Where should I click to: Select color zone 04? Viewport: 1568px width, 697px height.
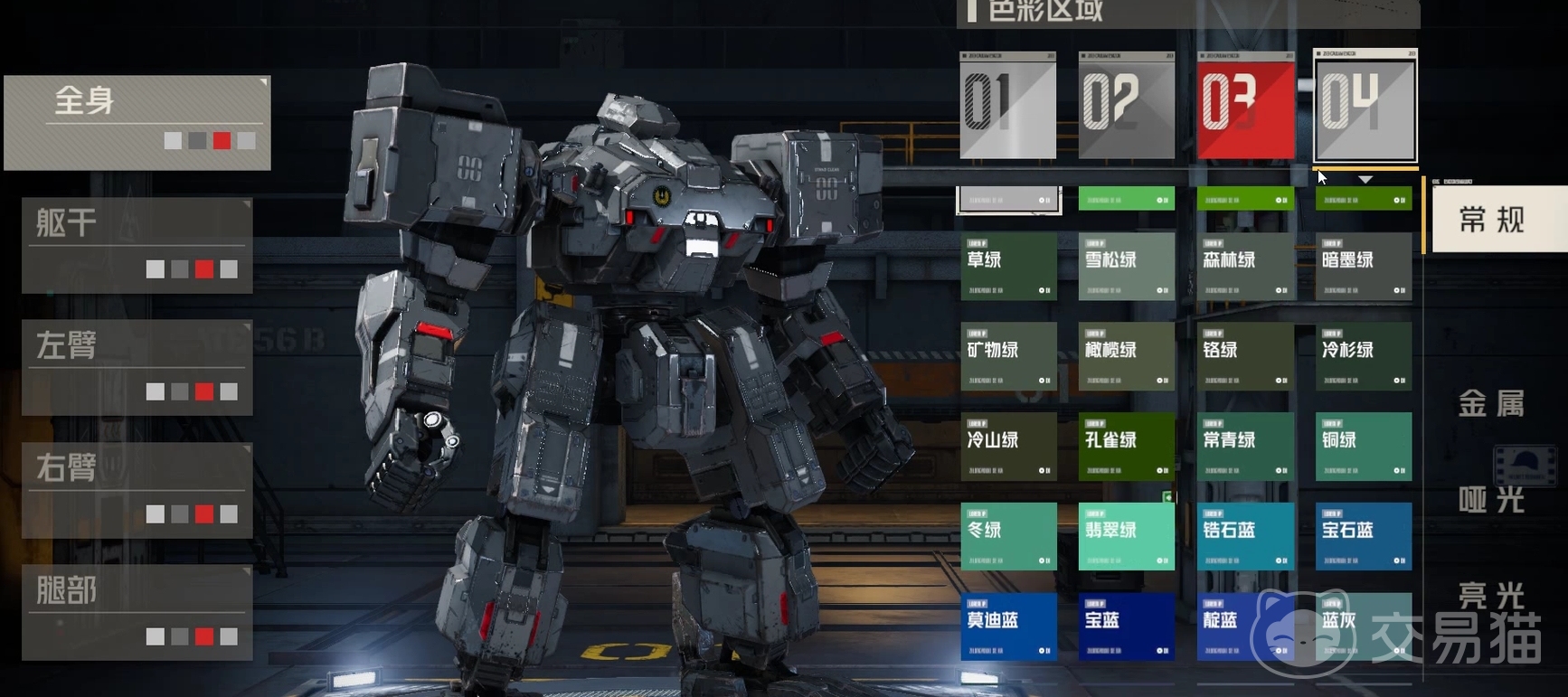point(1365,106)
